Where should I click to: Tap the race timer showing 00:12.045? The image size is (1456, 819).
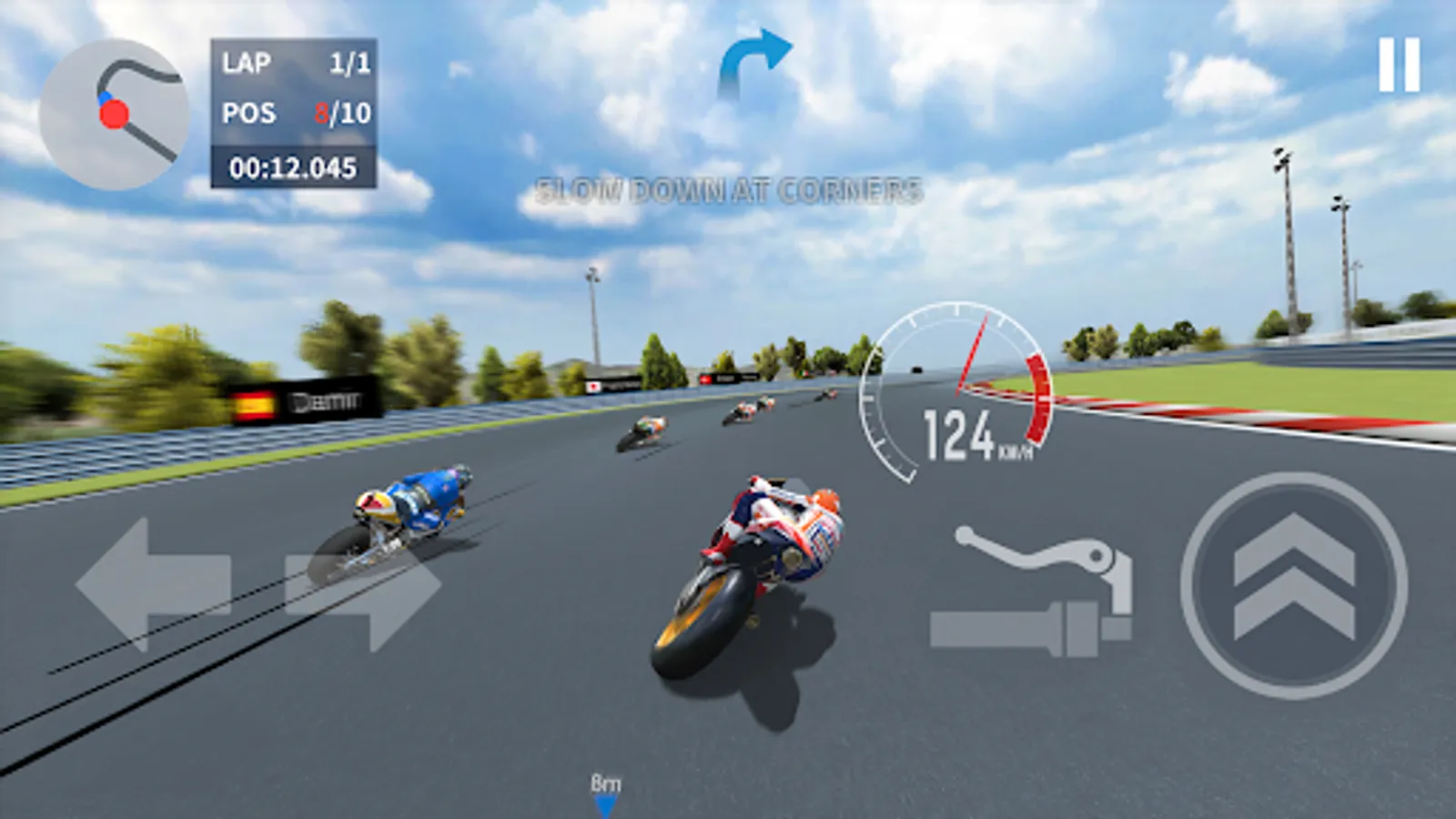click(x=291, y=167)
